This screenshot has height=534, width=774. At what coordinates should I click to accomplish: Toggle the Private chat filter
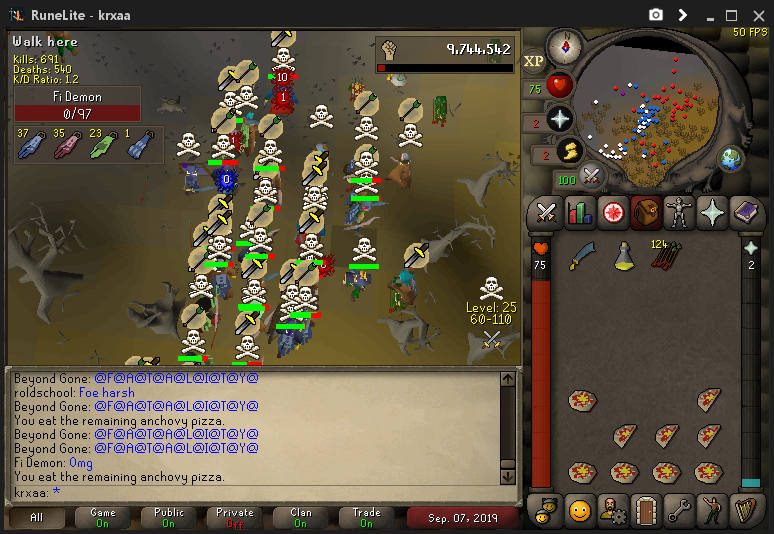235,518
